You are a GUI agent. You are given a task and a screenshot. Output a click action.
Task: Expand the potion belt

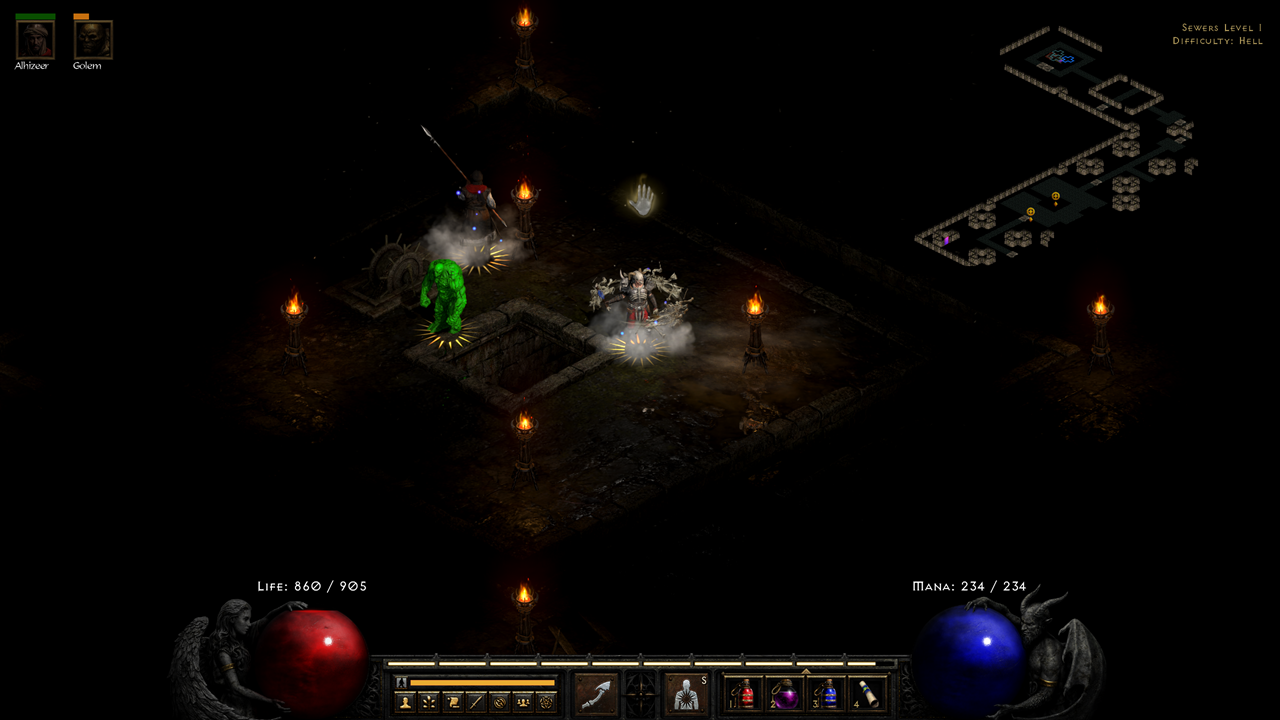(x=805, y=670)
